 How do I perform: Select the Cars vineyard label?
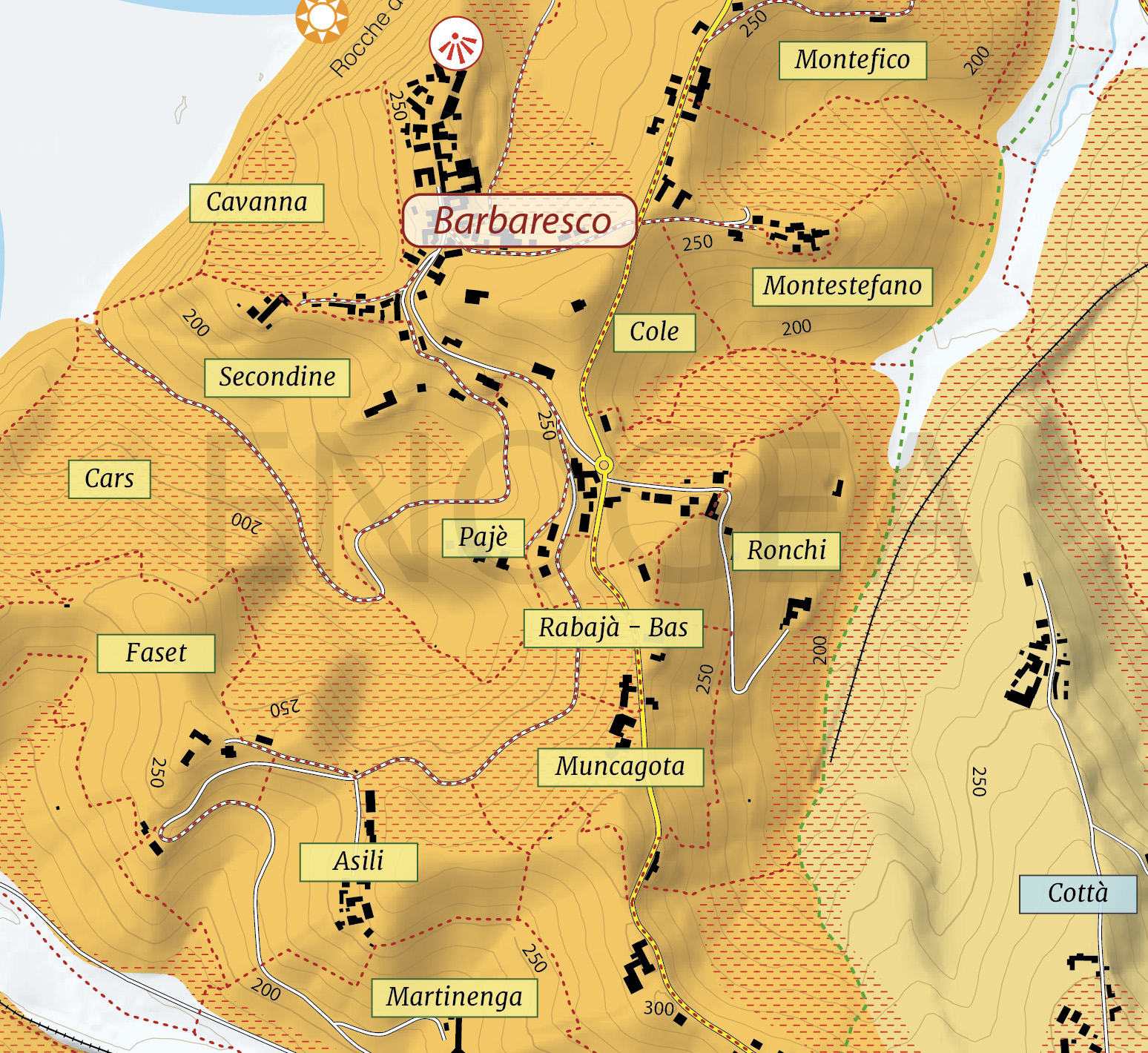(x=109, y=479)
